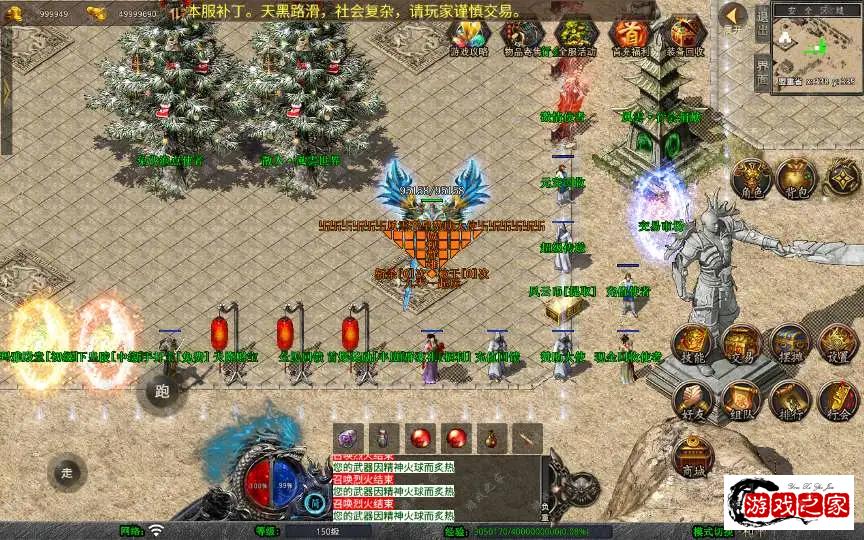Open the 组队 team menu
This screenshot has height=540, width=864.
(740, 400)
